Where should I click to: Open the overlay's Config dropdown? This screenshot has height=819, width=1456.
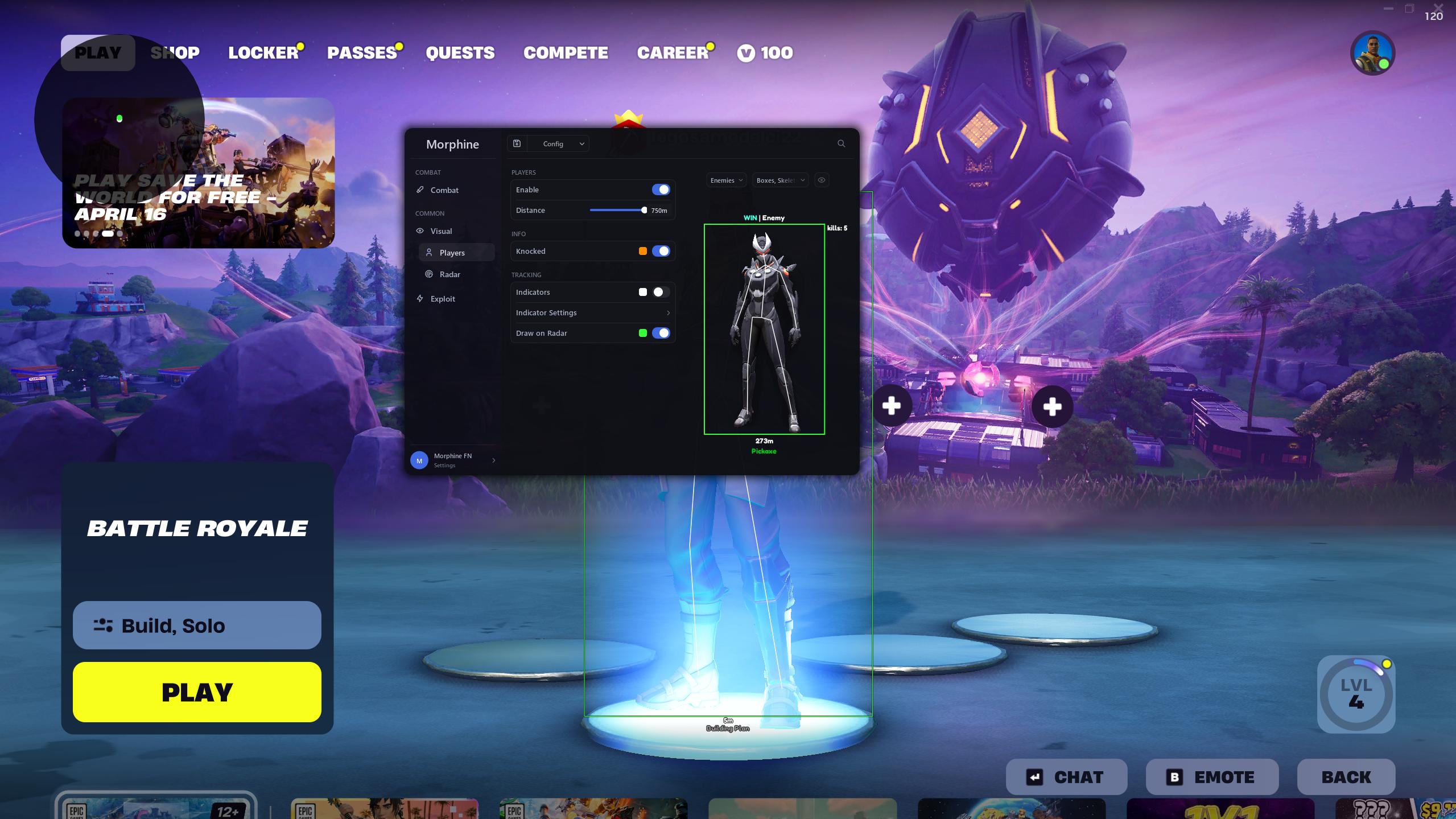click(x=558, y=144)
